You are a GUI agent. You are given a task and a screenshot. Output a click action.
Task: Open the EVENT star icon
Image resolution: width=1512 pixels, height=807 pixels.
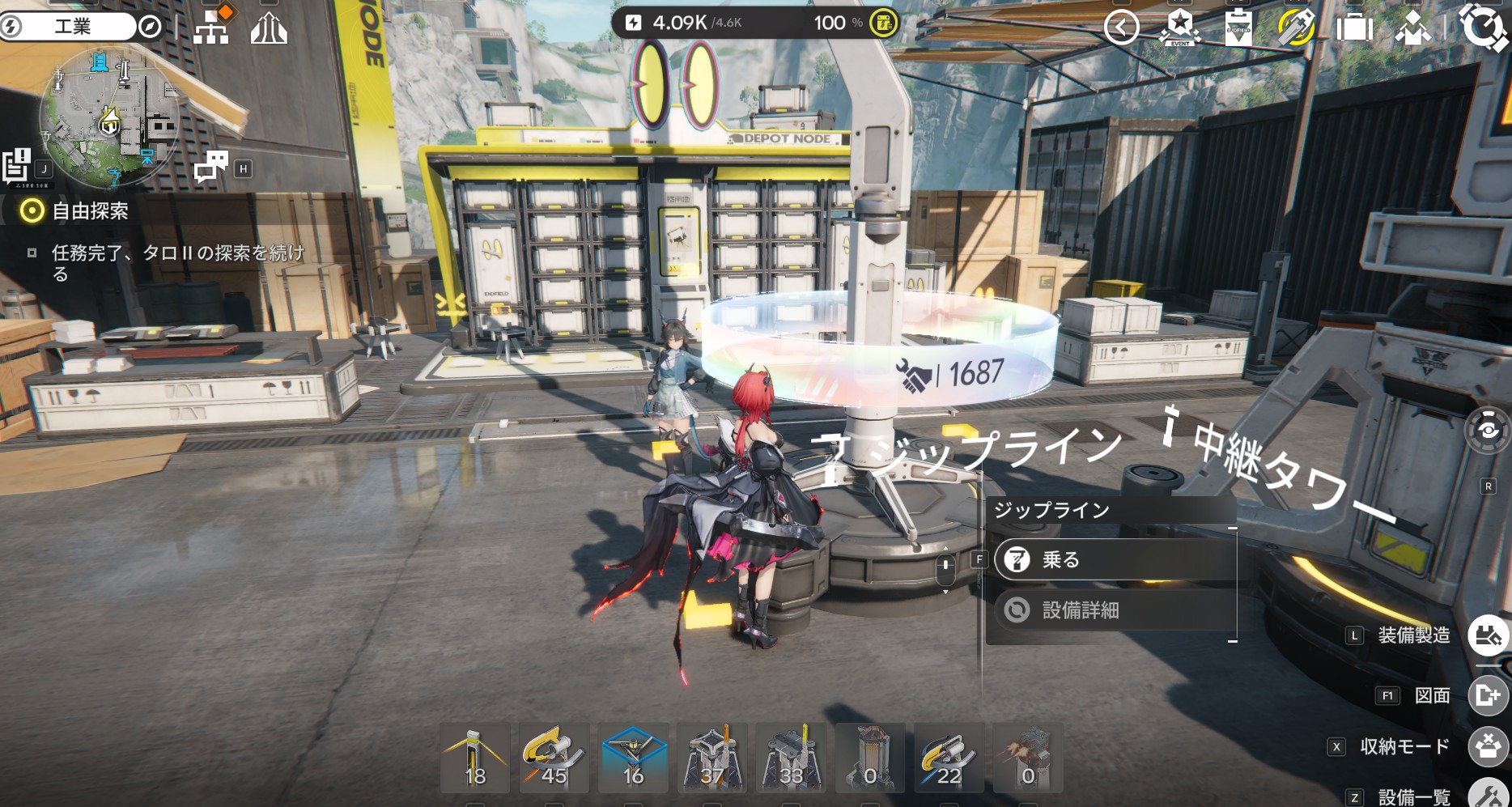[1179, 28]
